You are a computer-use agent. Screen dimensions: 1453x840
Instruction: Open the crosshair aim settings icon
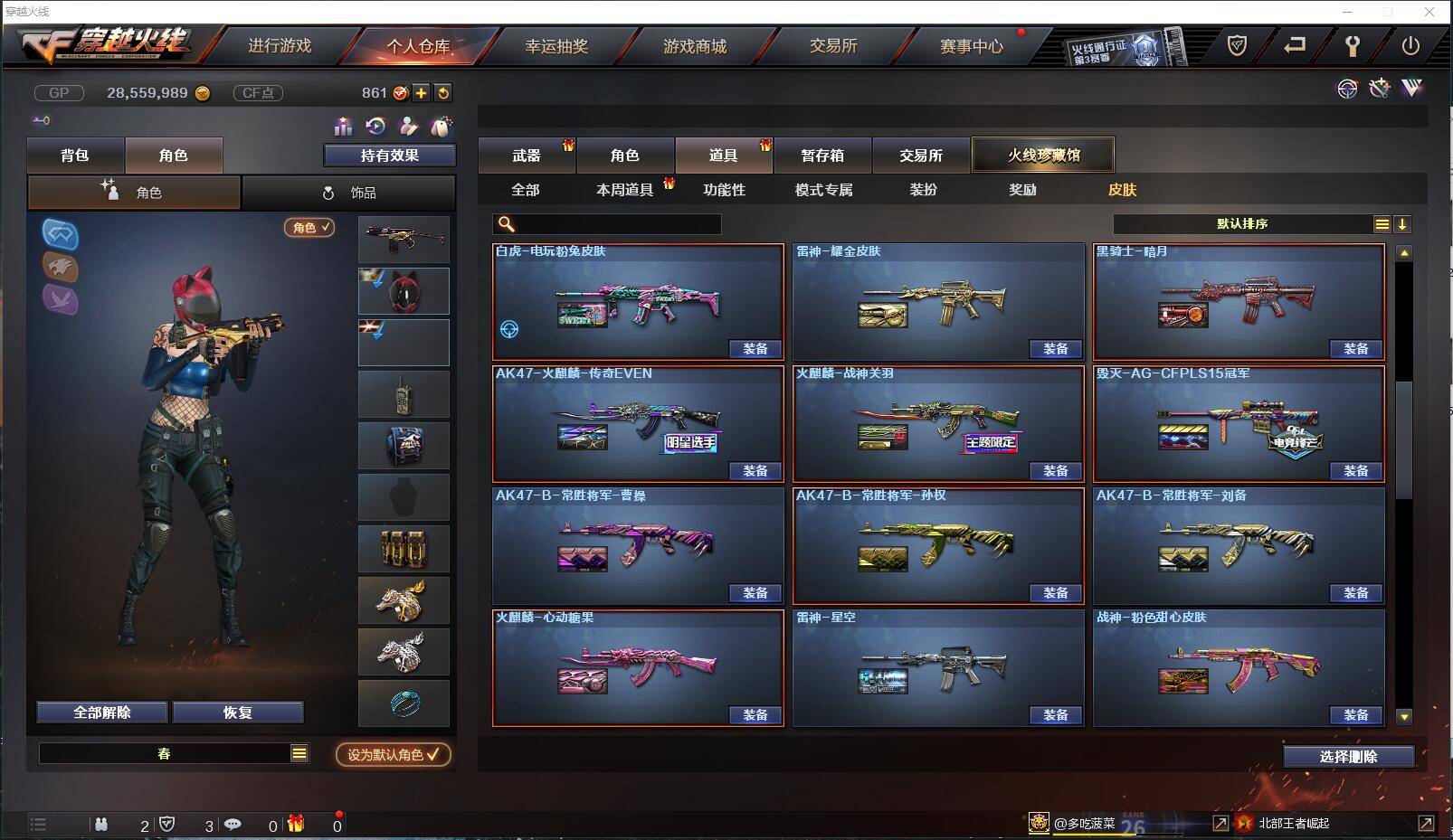[1347, 89]
